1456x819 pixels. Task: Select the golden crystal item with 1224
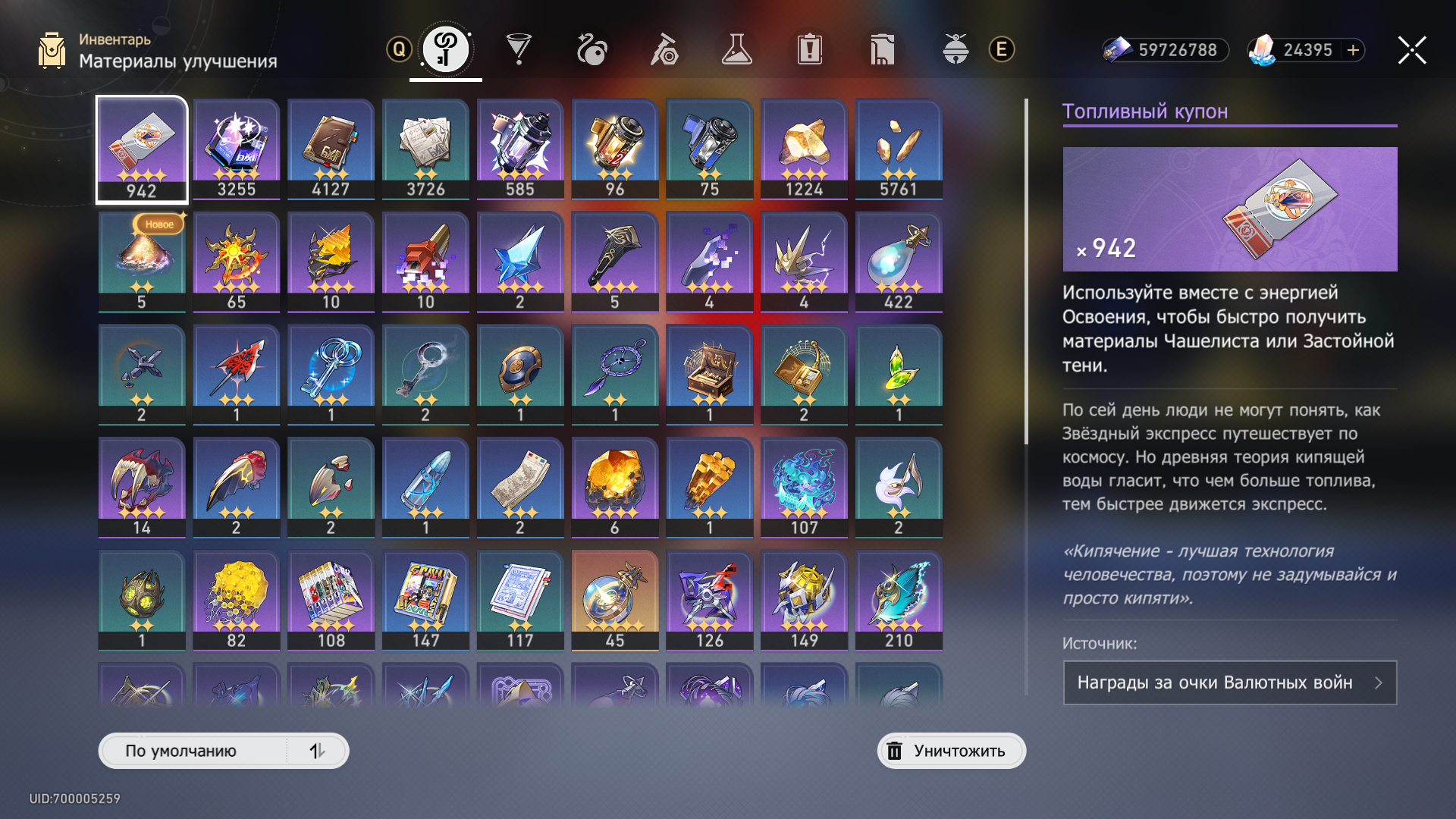coord(804,149)
